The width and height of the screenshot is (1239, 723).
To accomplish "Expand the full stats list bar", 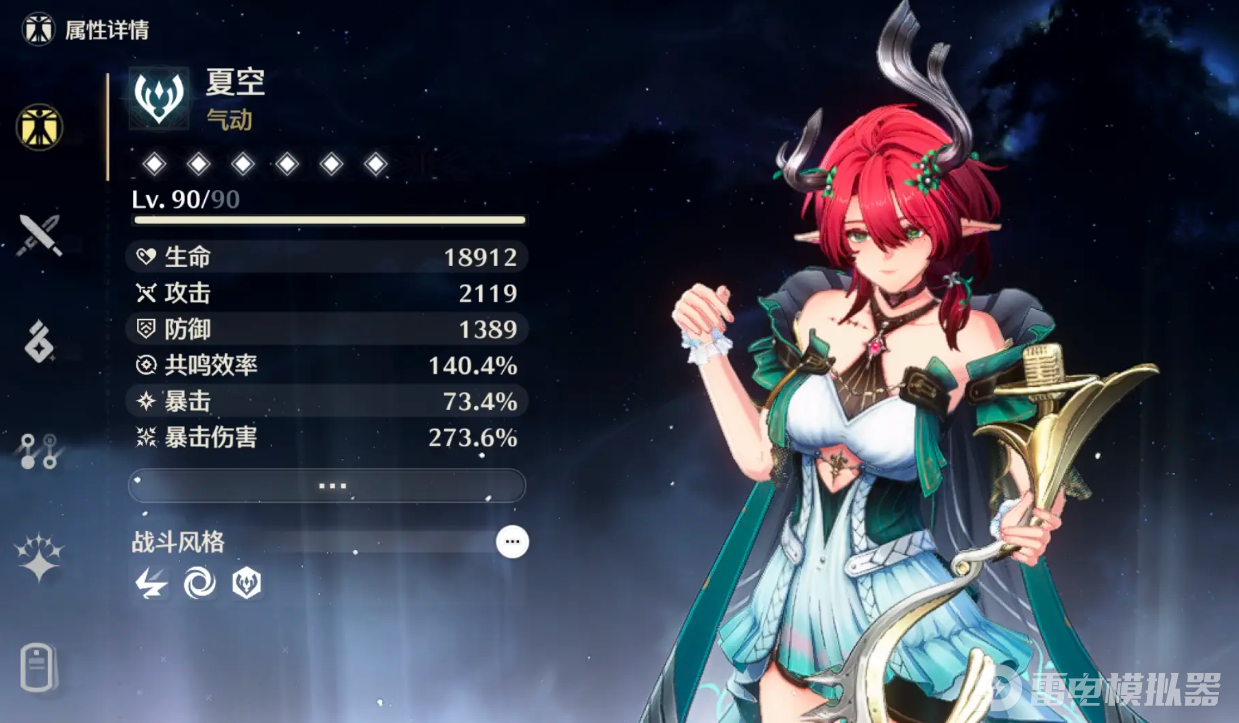I will (x=327, y=486).
